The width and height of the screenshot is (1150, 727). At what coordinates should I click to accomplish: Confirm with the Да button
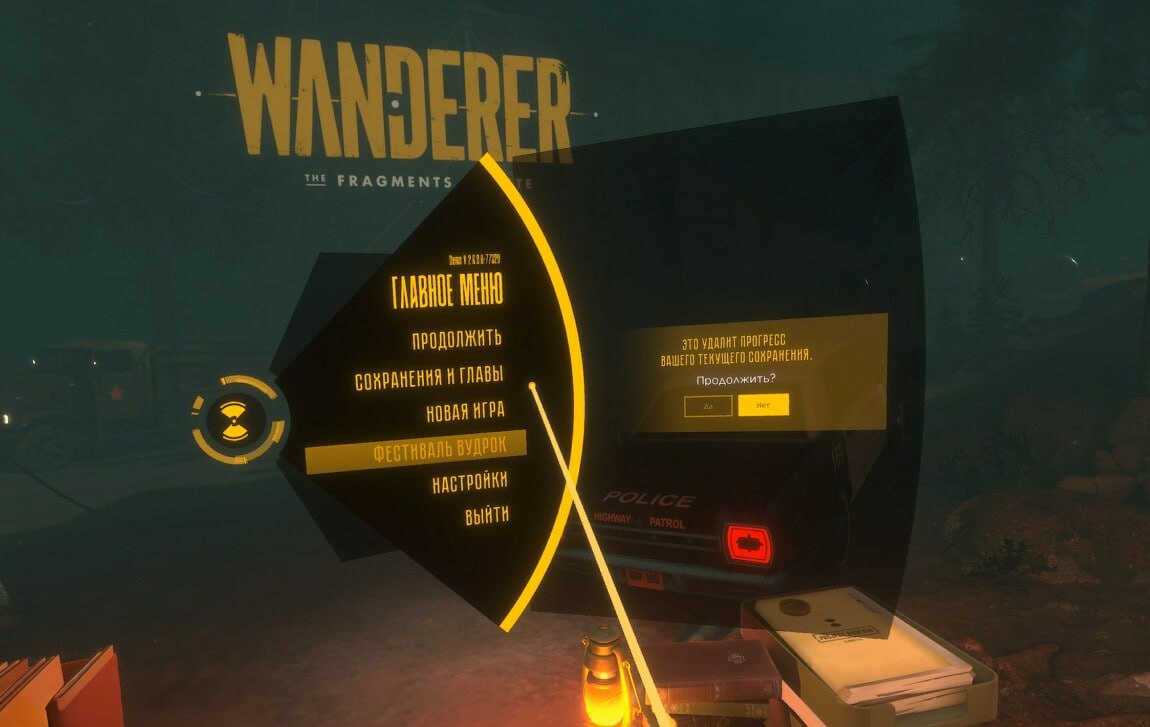coord(708,405)
